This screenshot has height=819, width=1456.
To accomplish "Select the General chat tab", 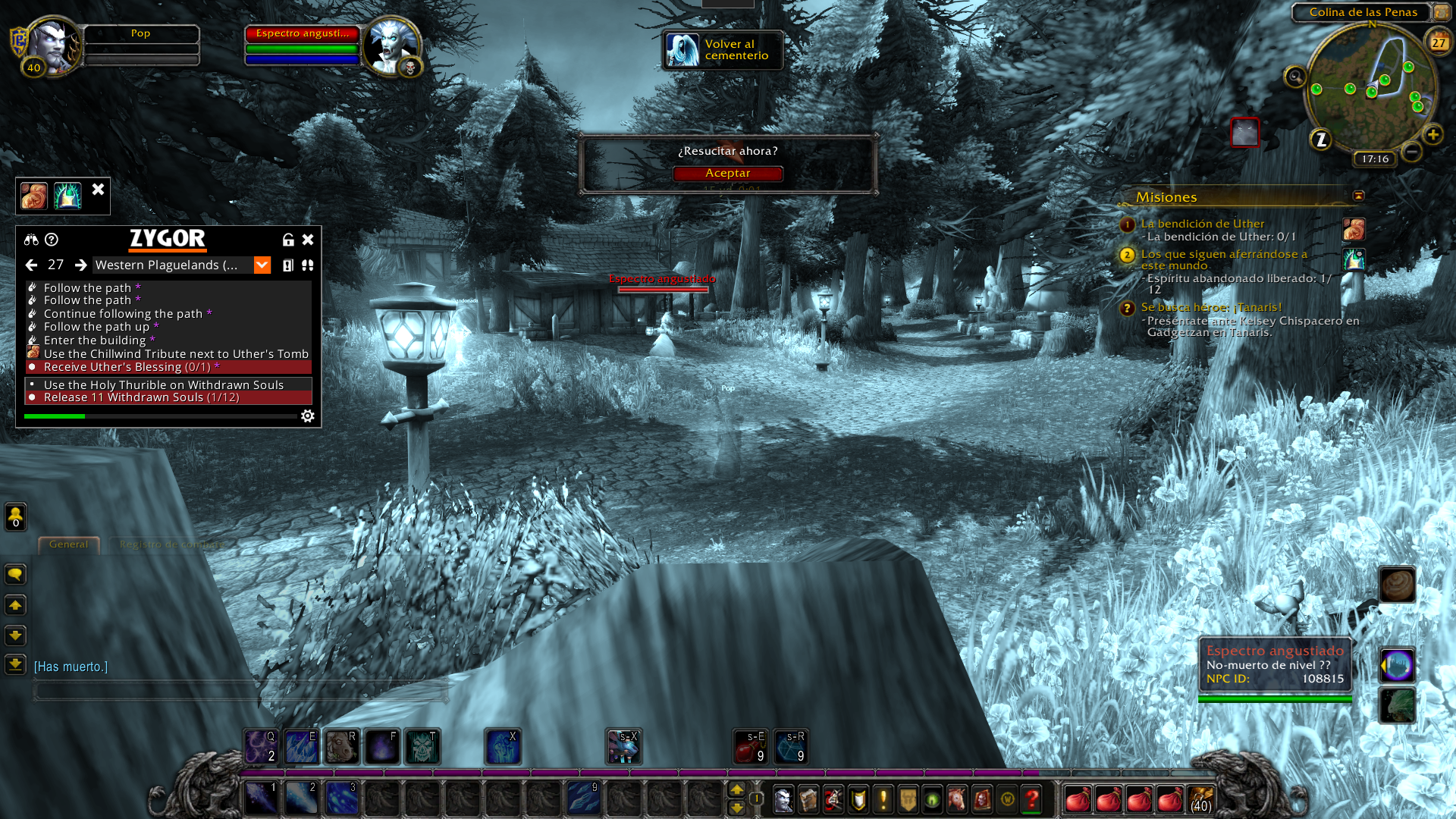I will (x=68, y=544).
